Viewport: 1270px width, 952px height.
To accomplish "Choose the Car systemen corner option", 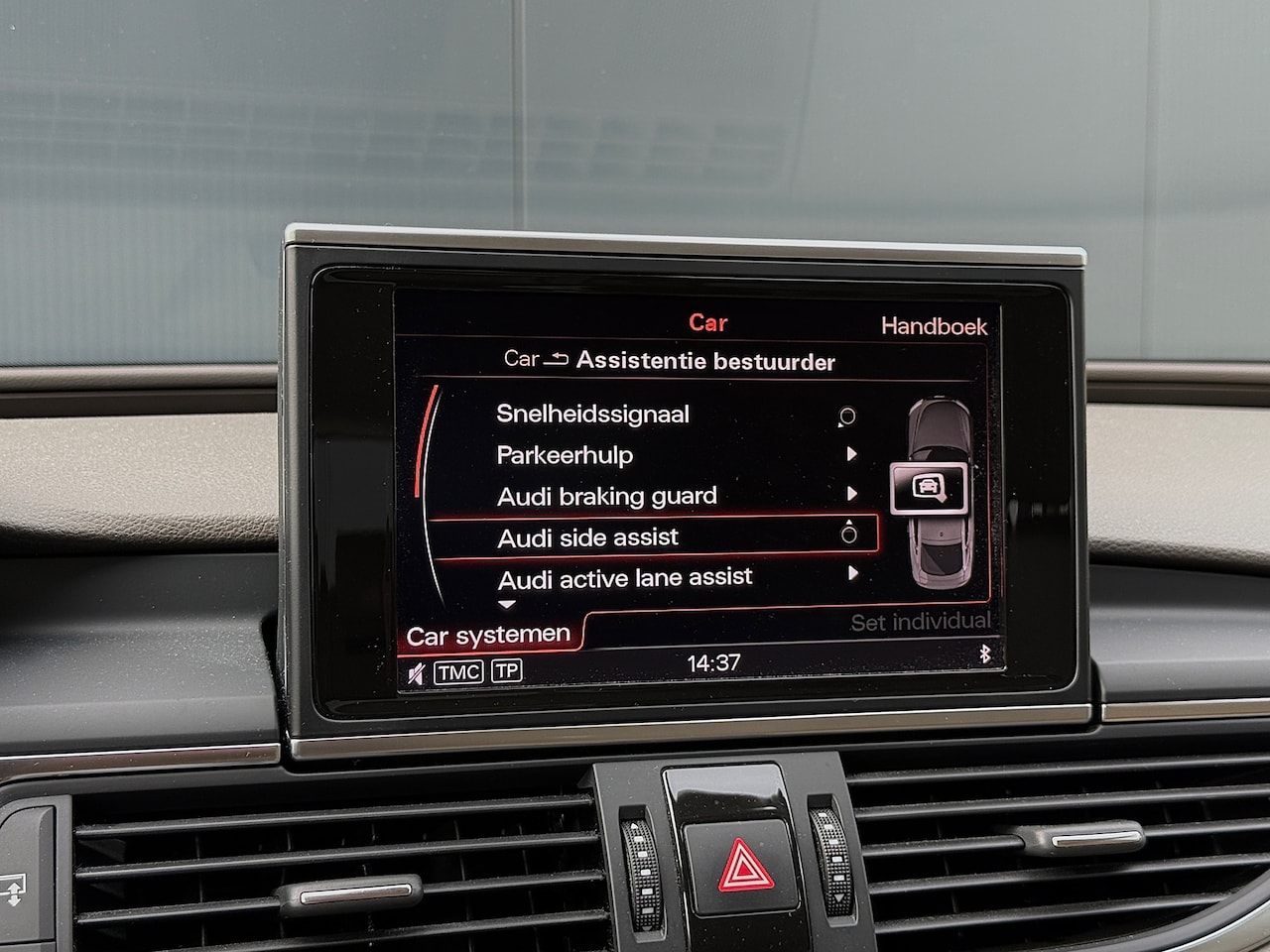I will (488, 635).
